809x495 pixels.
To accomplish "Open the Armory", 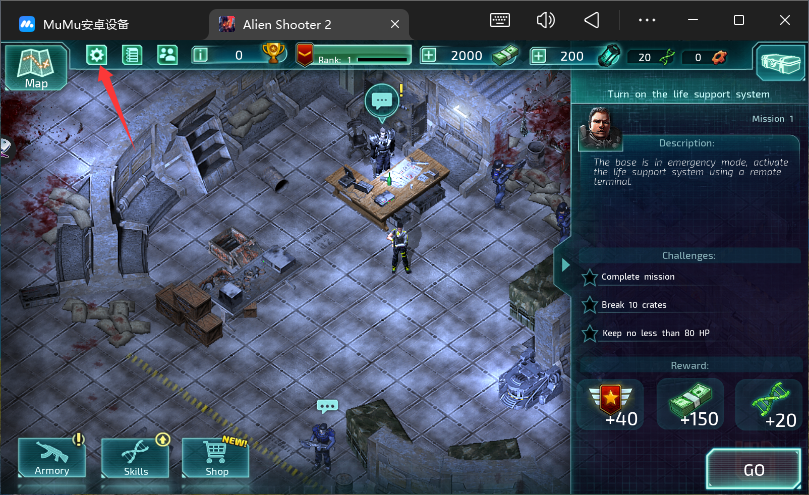I will 52,459.
